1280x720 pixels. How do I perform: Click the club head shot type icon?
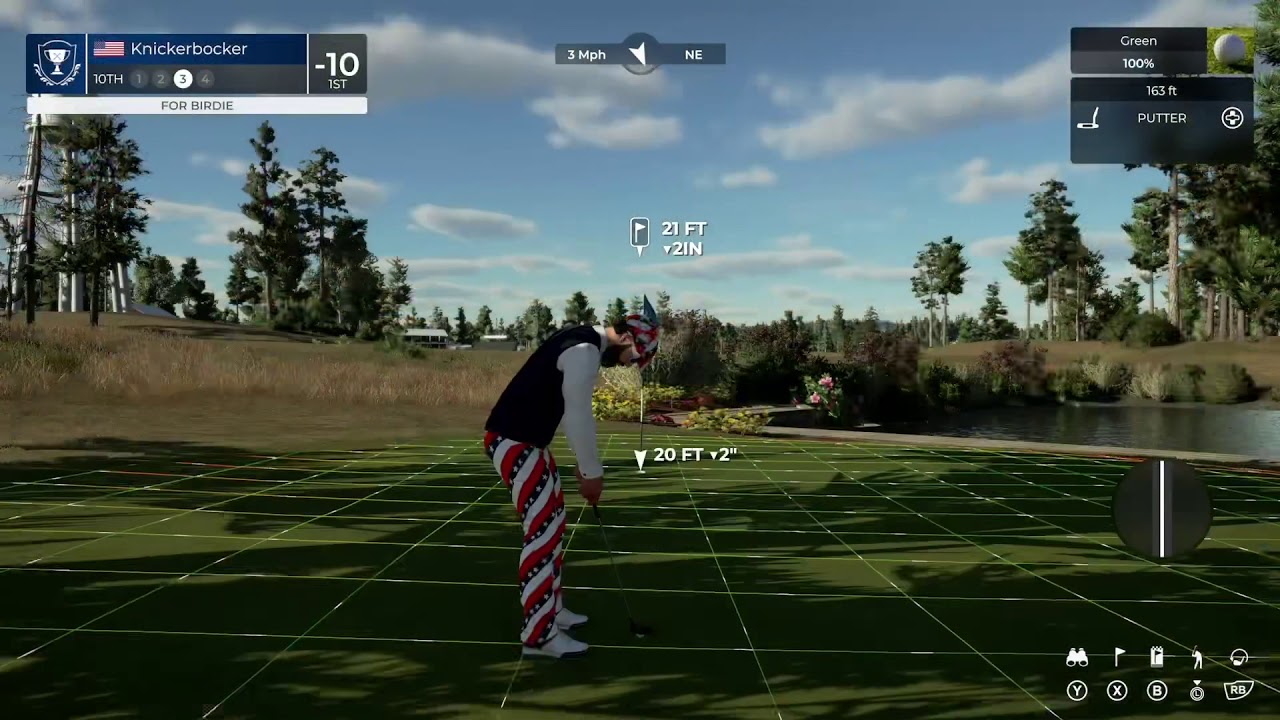tap(1239, 657)
